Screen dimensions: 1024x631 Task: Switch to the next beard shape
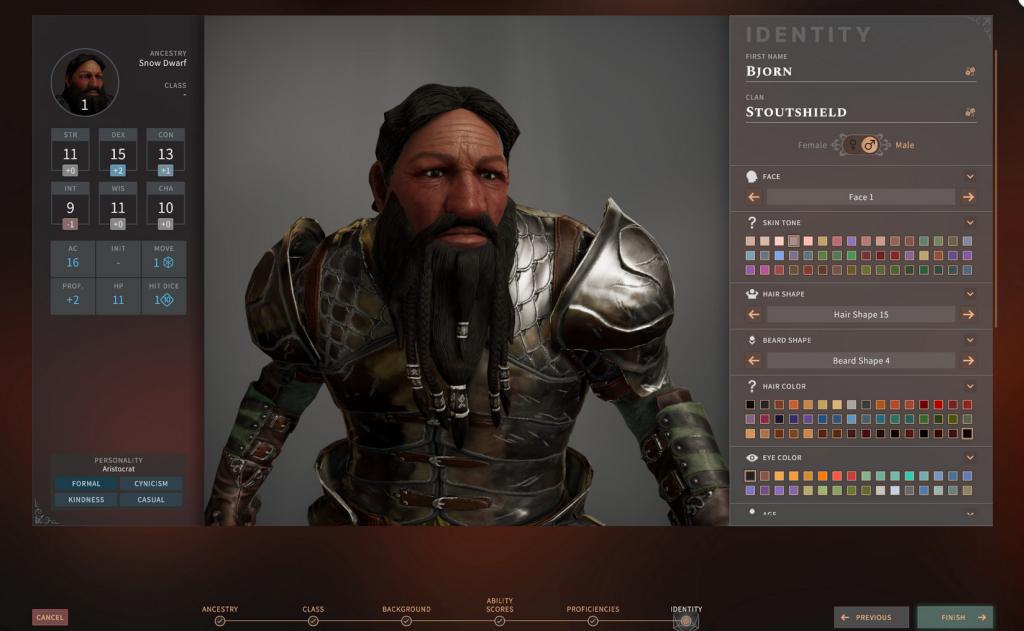pos(968,360)
